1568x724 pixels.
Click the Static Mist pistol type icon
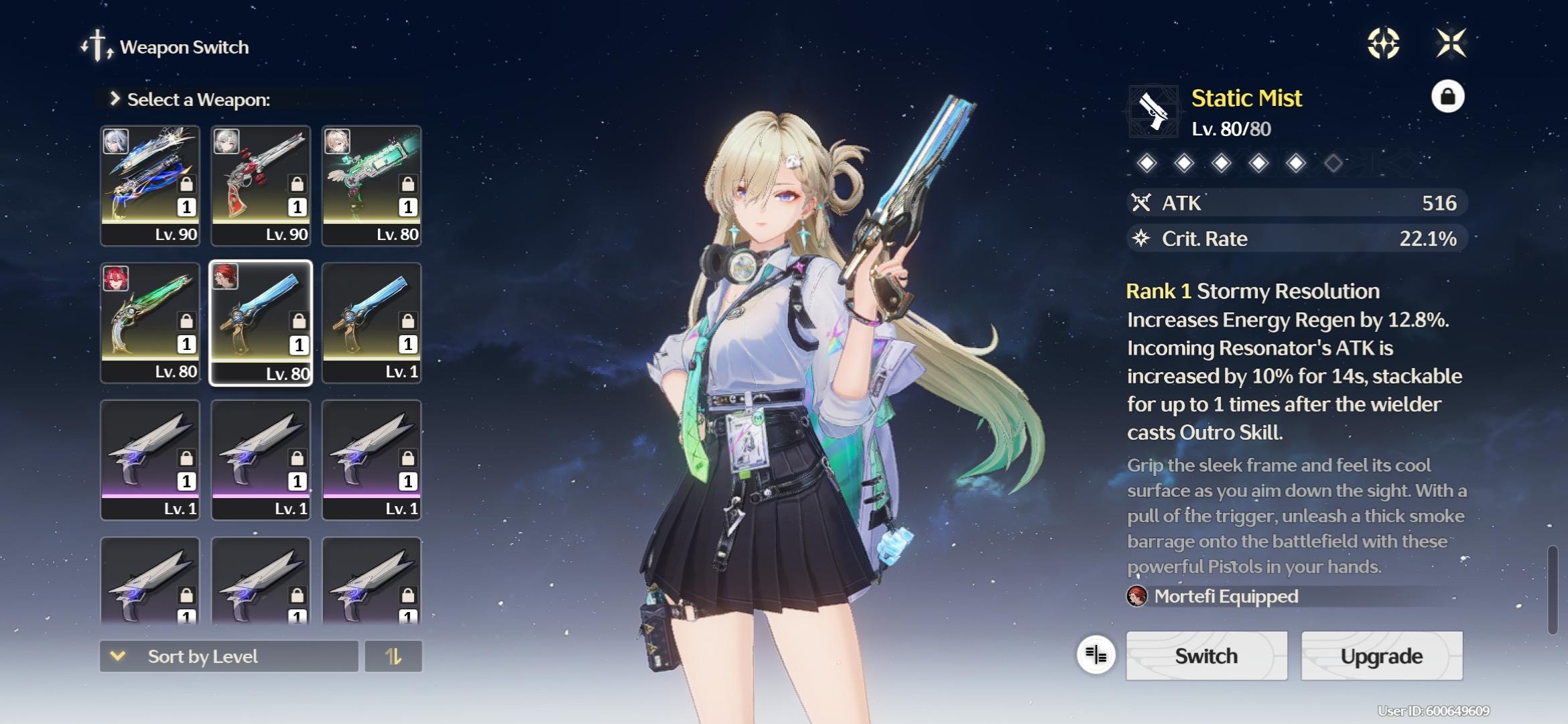point(1153,111)
